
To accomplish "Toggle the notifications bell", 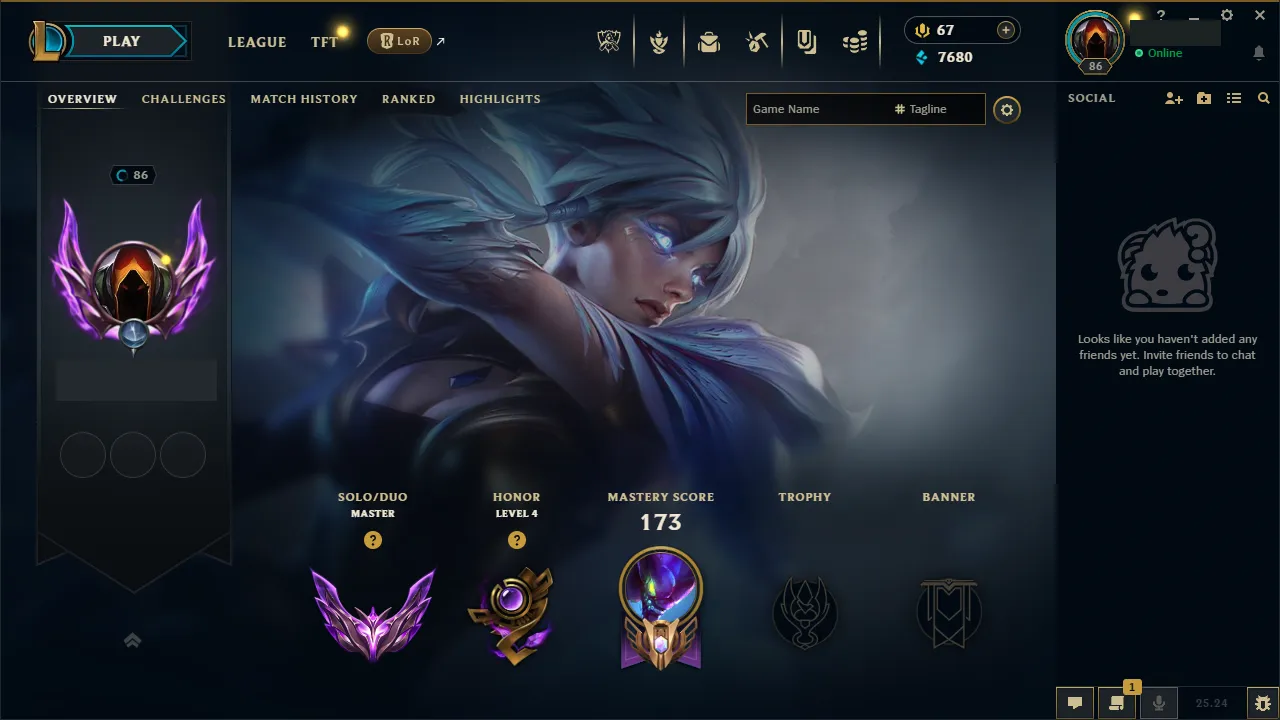I will (x=1258, y=52).
